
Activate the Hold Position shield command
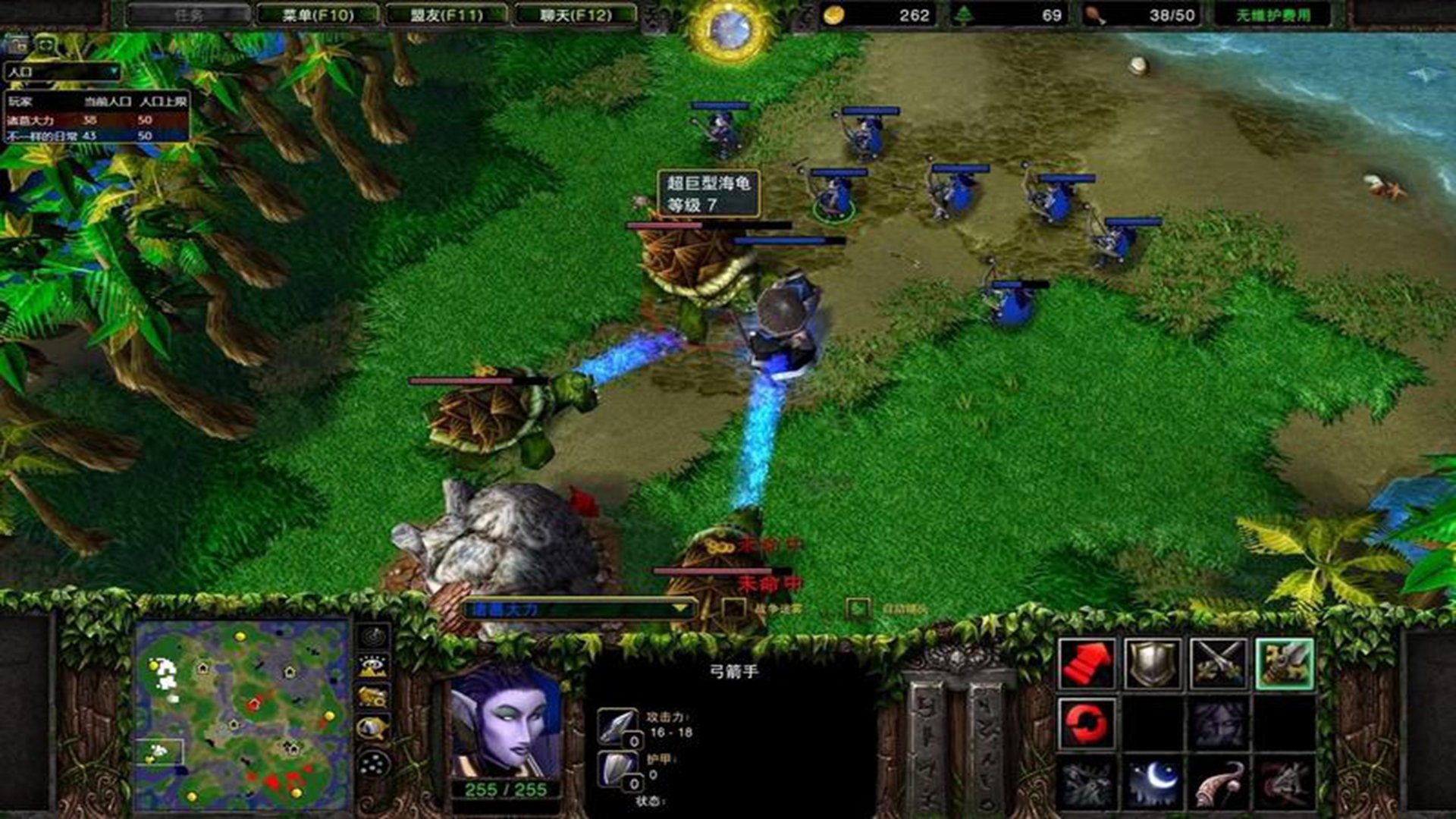click(x=1152, y=664)
